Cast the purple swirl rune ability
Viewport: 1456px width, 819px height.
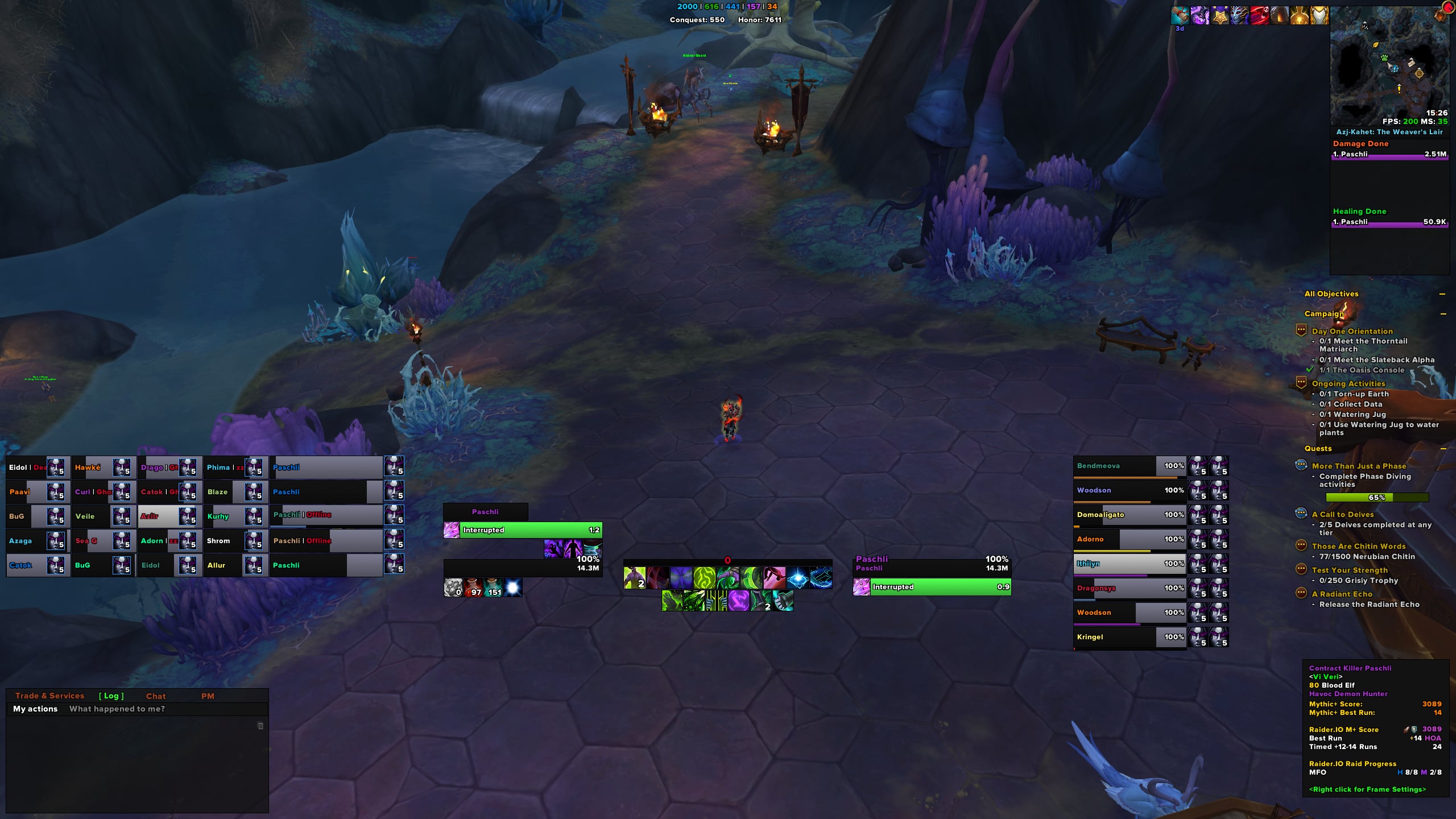[x=738, y=601]
